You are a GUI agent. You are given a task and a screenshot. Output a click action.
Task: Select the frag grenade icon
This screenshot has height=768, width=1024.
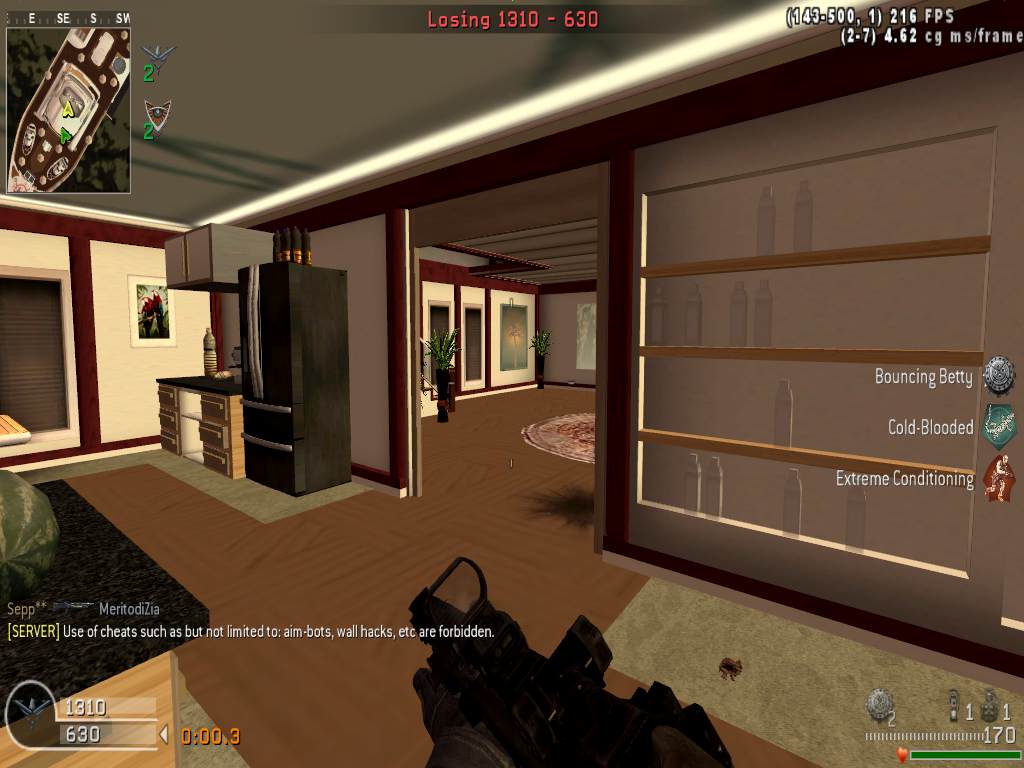pos(990,705)
